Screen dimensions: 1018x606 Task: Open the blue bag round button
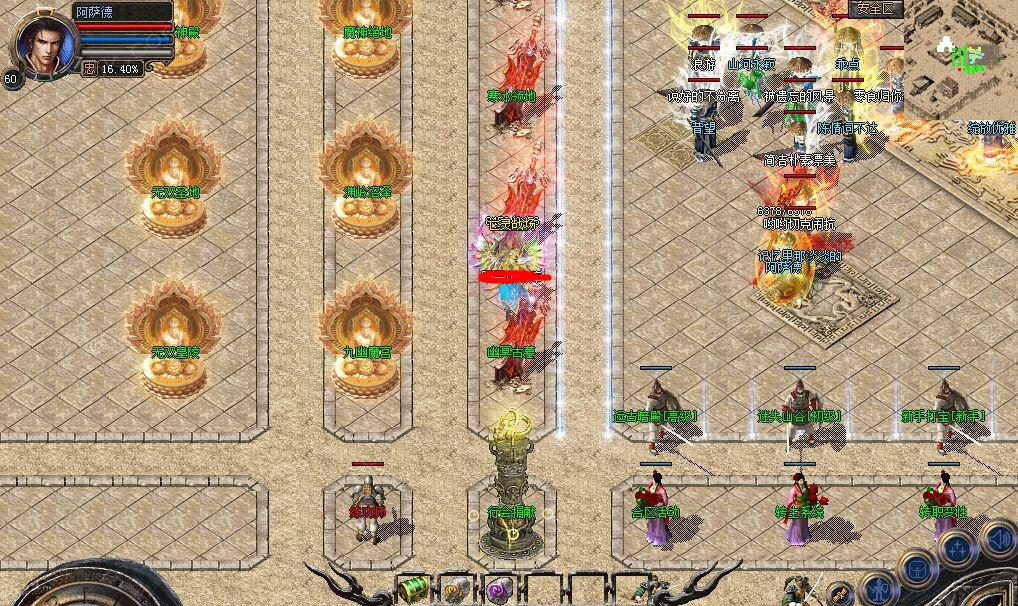918,568
